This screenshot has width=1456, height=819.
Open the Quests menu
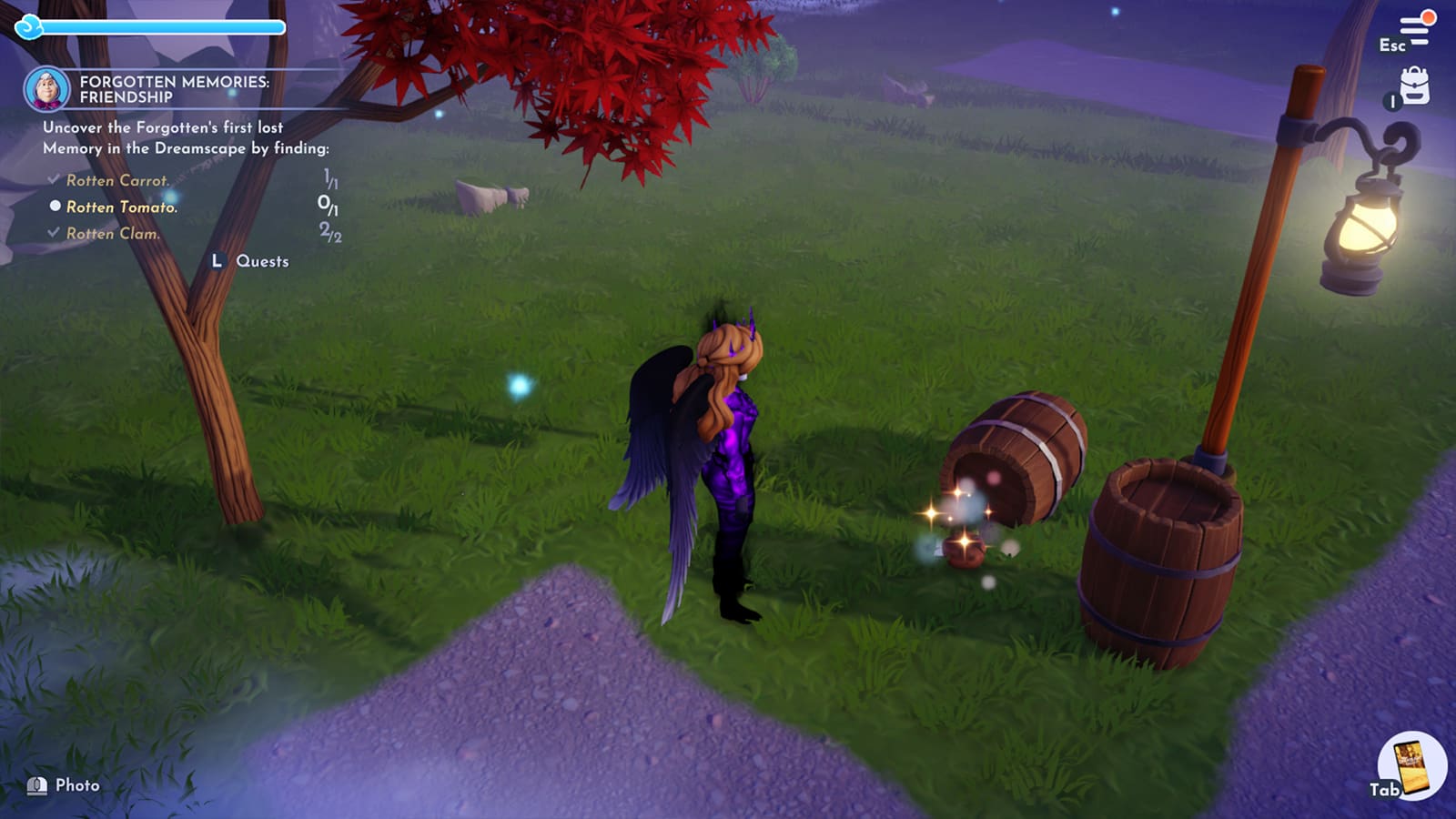(x=262, y=261)
